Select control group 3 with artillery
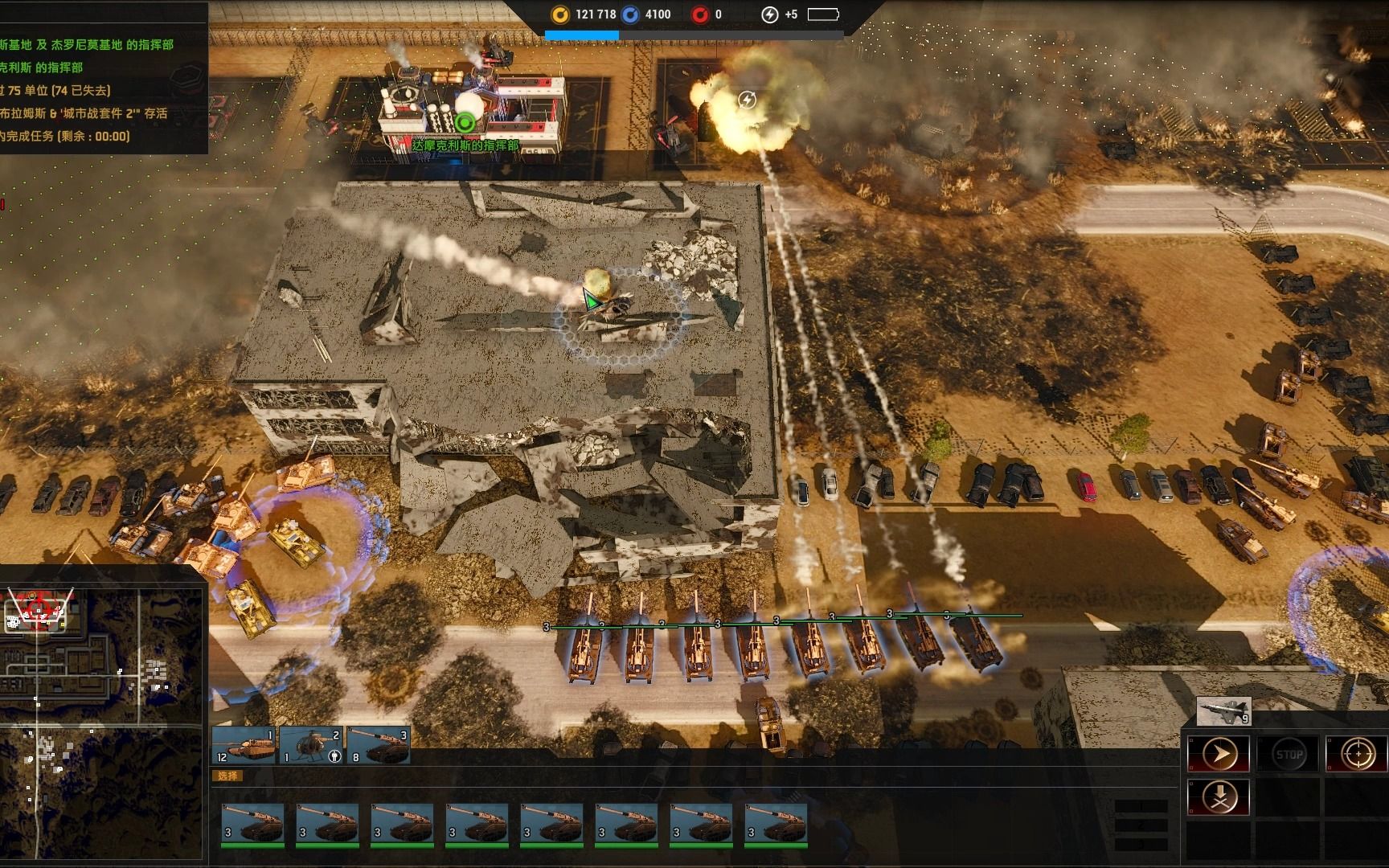 379,746
